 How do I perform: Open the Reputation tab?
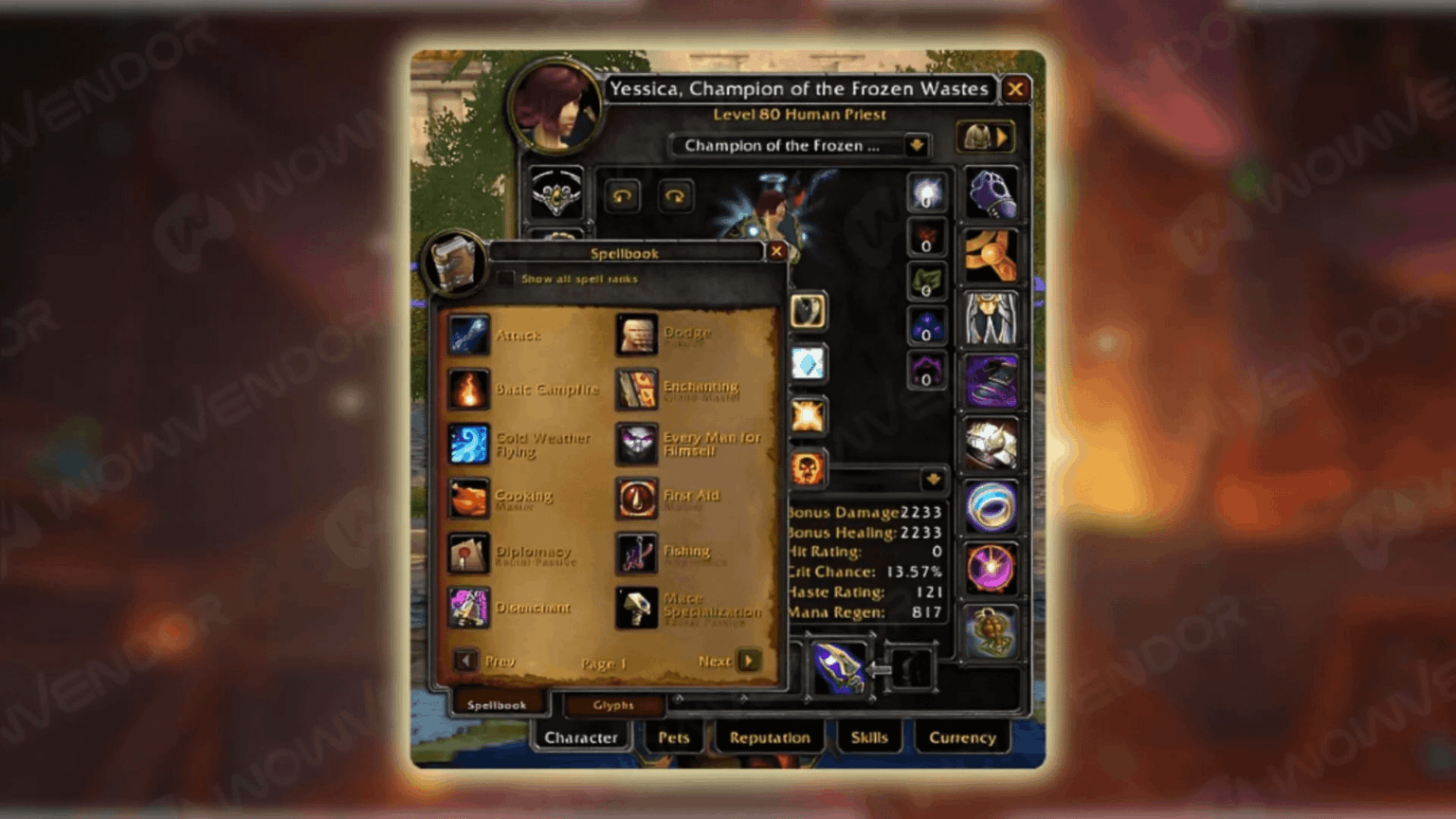point(769,737)
